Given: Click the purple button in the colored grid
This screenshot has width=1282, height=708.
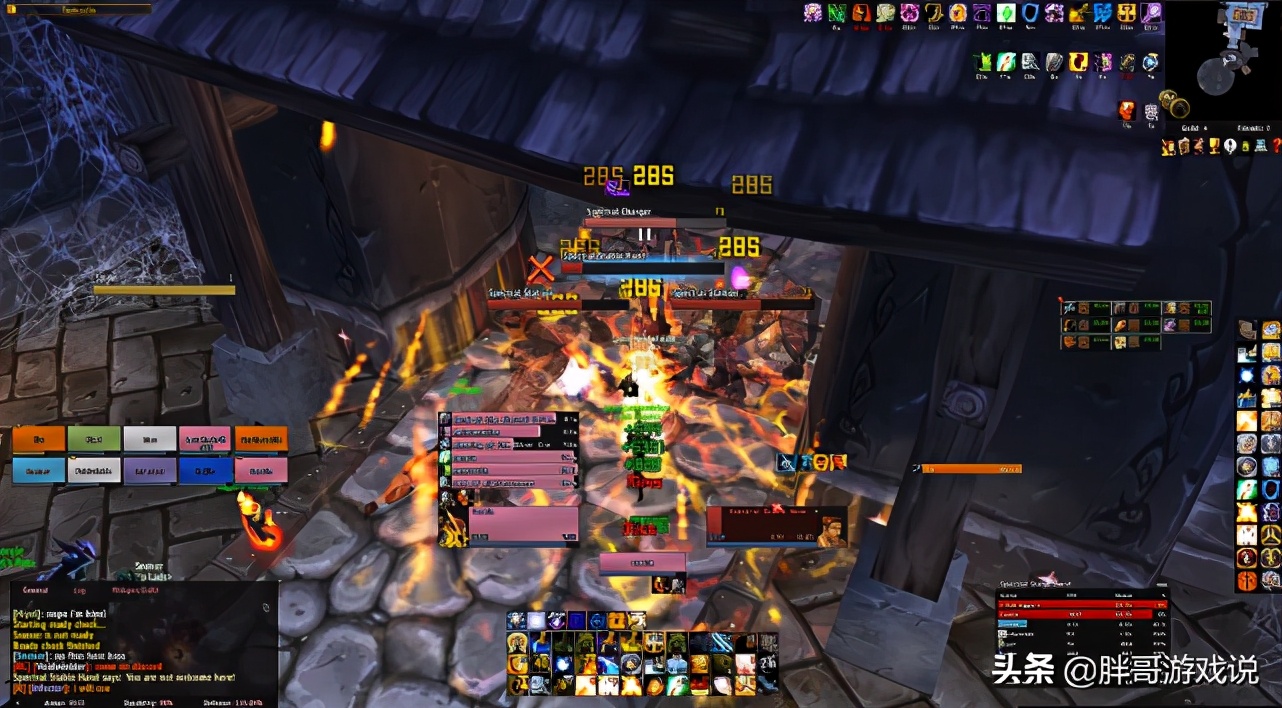Looking at the screenshot, I should point(150,470).
